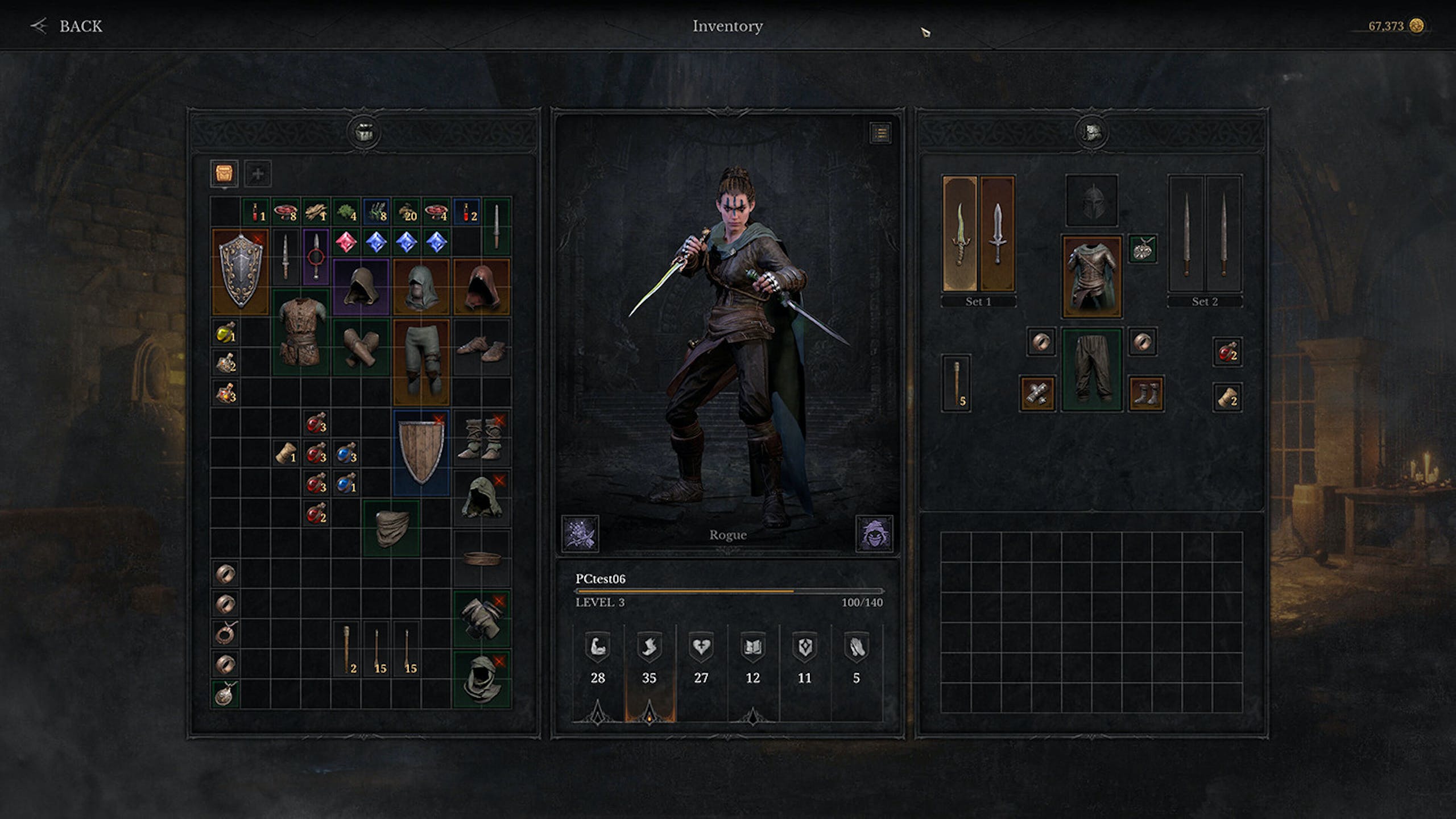Select the equipped pants slot

(1091, 369)
